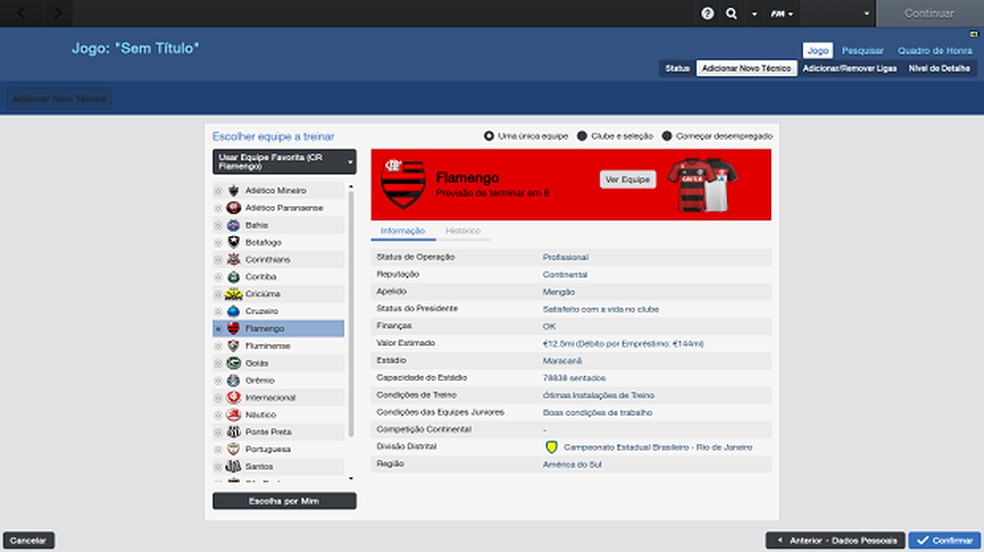984x552 pixels.
Task: Switch to the Histórico tab
Action: point(463,231)
